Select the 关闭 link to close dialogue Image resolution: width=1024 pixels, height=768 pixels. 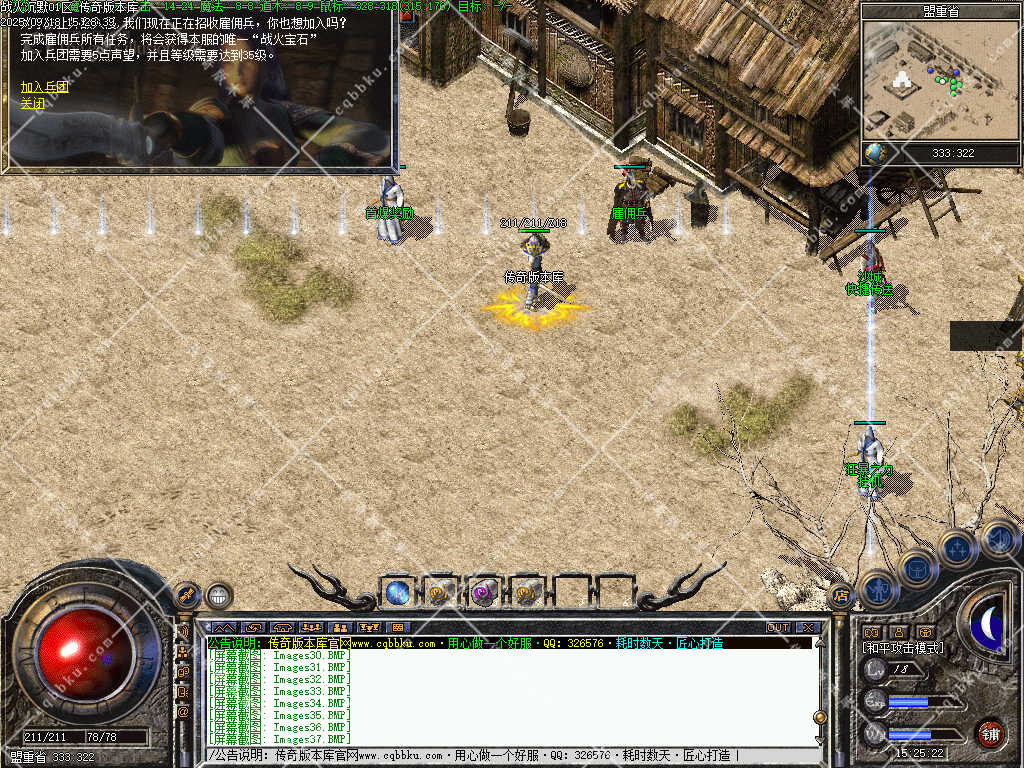pos(33,103)
